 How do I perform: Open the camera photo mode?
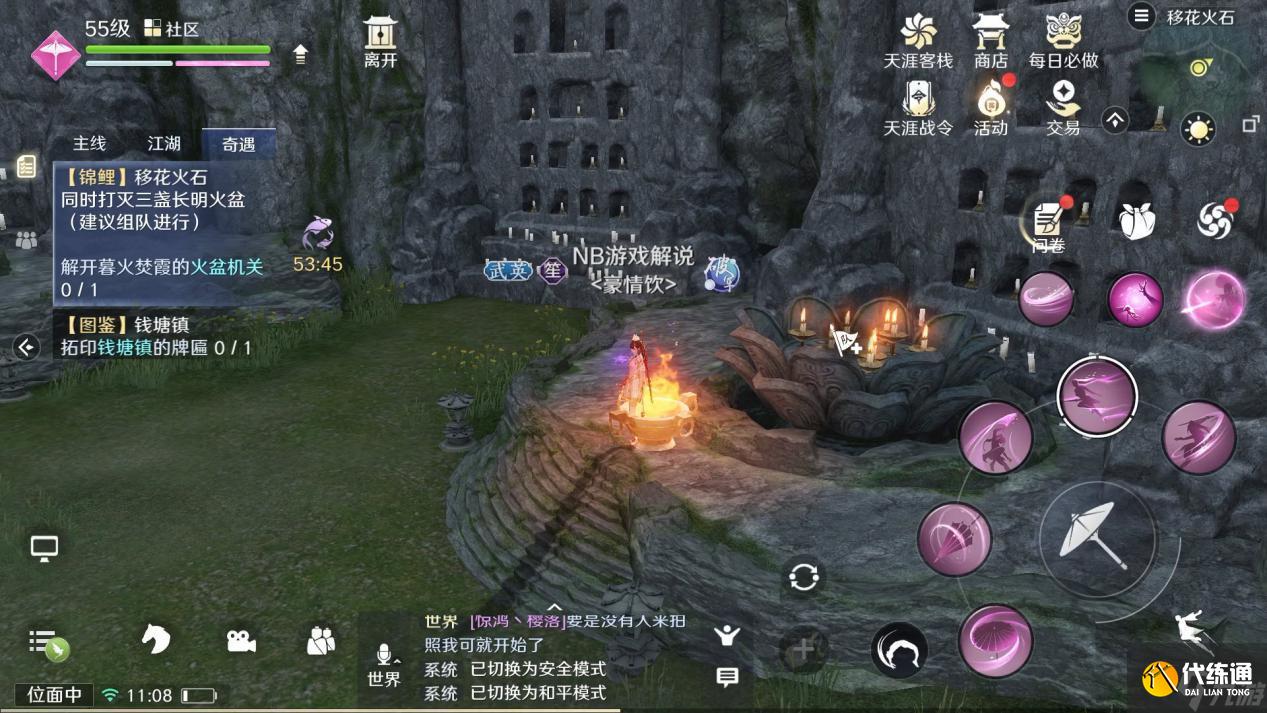pos(240,641)
